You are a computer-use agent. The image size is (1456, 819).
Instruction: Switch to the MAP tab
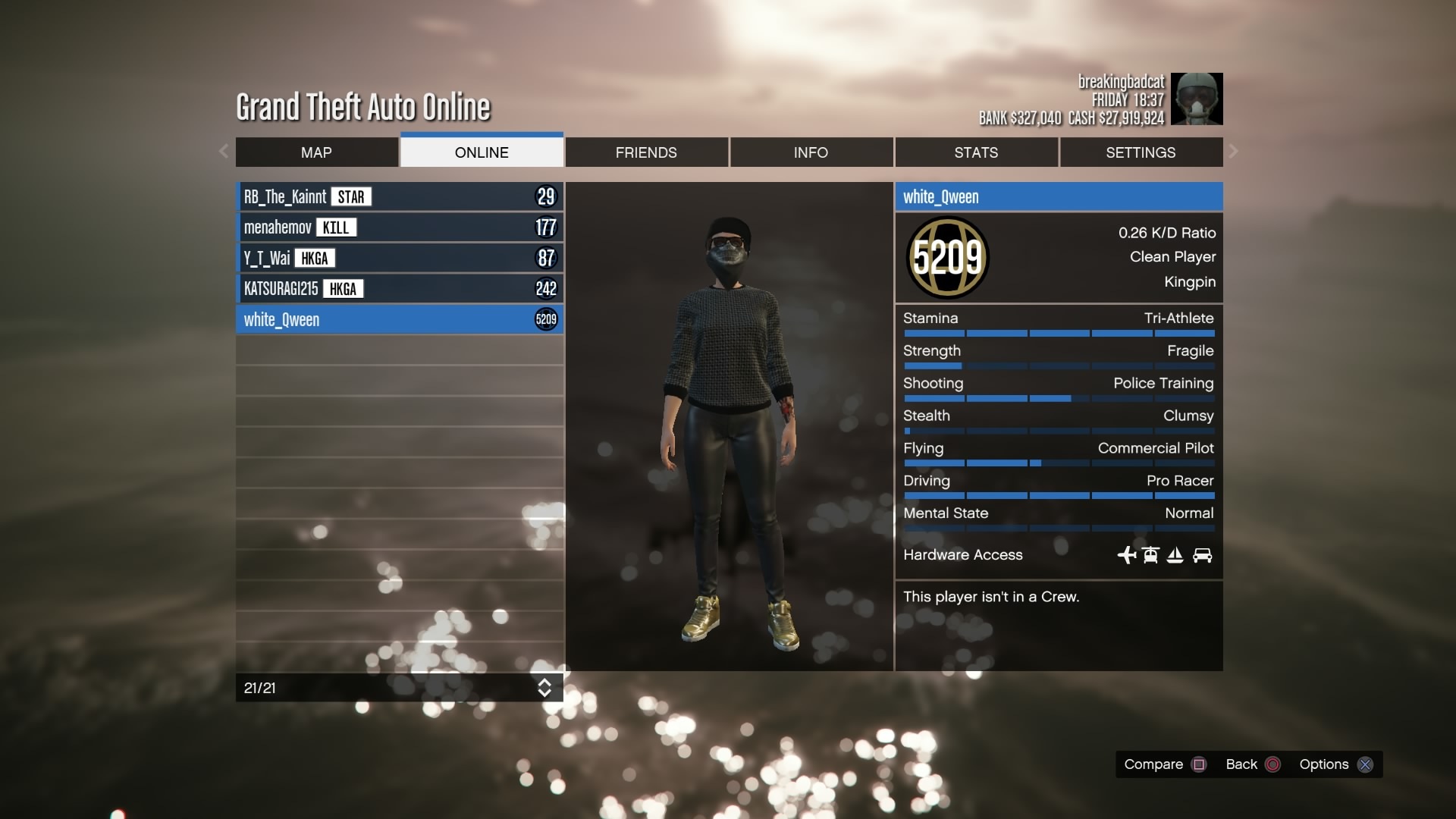coord(316,152)
